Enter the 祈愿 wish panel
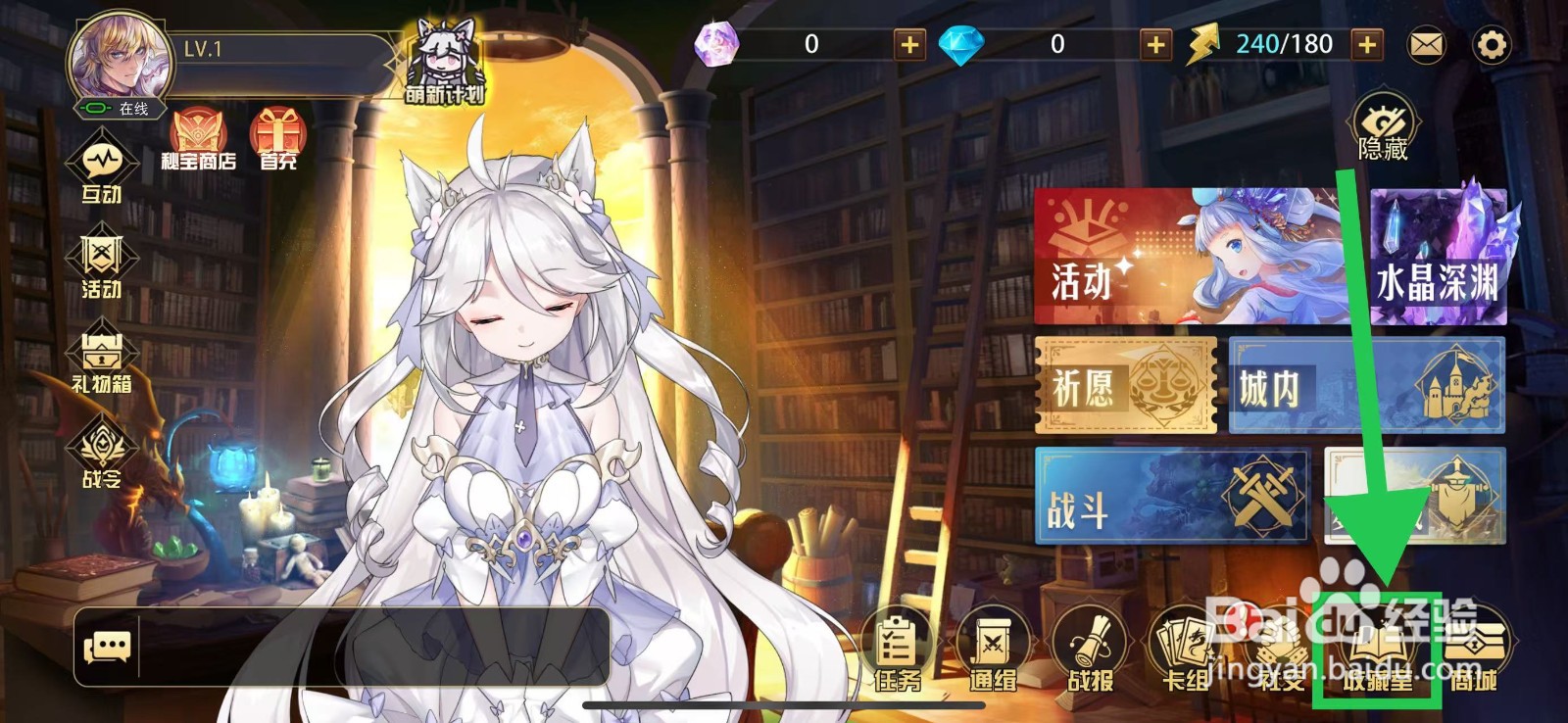The height and width of the screenshot is (723, 1568). coord(1123,387)
